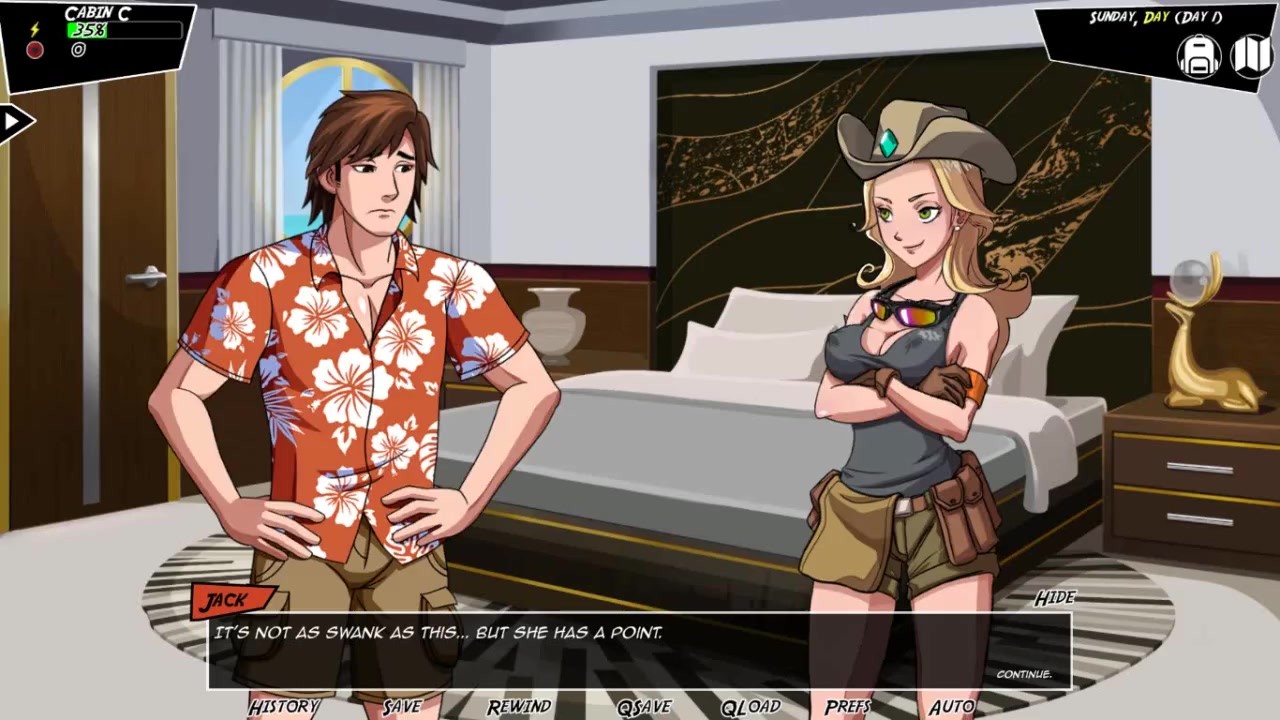This screenshot has width=1280, height=720.
Task: Open the backpack inventory
Action: (1198, 56)
